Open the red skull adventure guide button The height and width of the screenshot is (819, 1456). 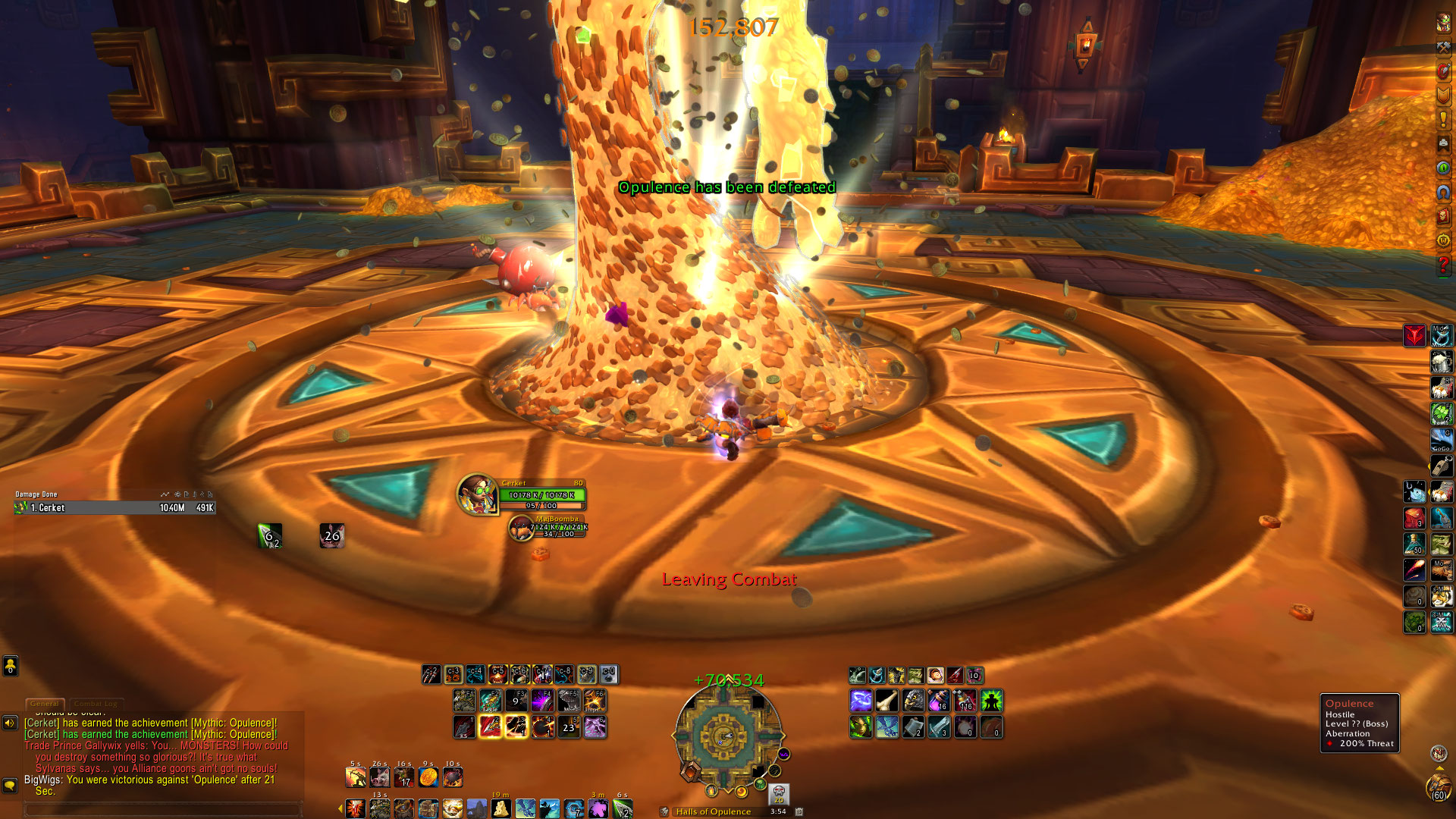(1443, 216)
